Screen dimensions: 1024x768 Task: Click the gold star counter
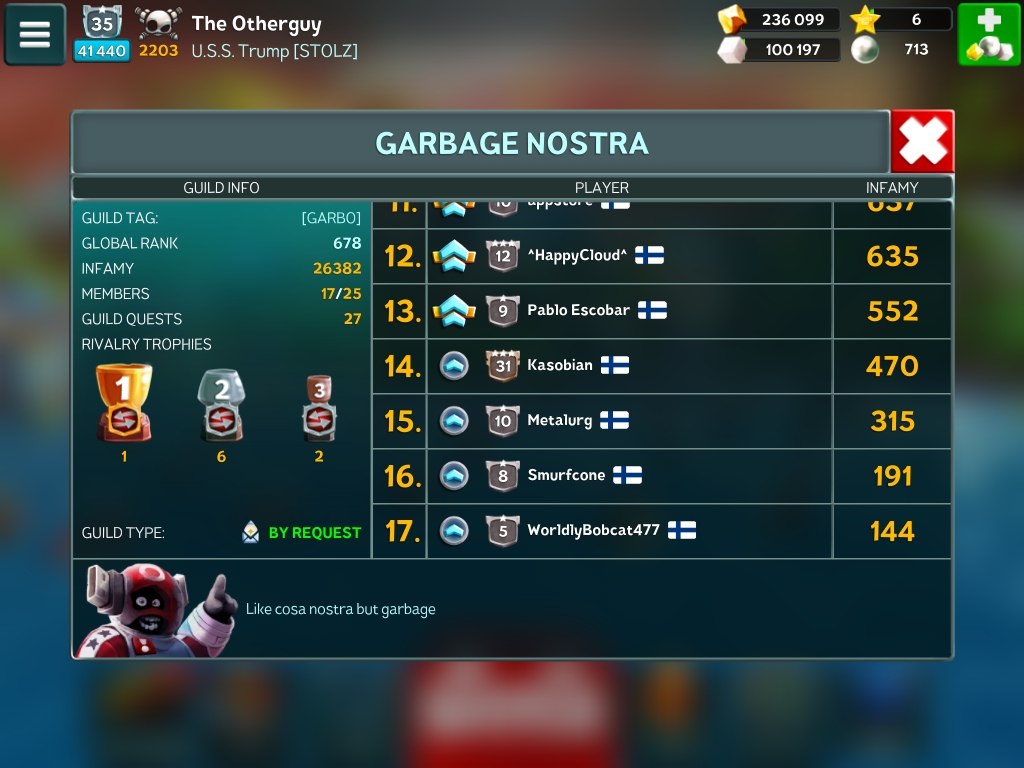pyautogui.click(x=900, y=20)
